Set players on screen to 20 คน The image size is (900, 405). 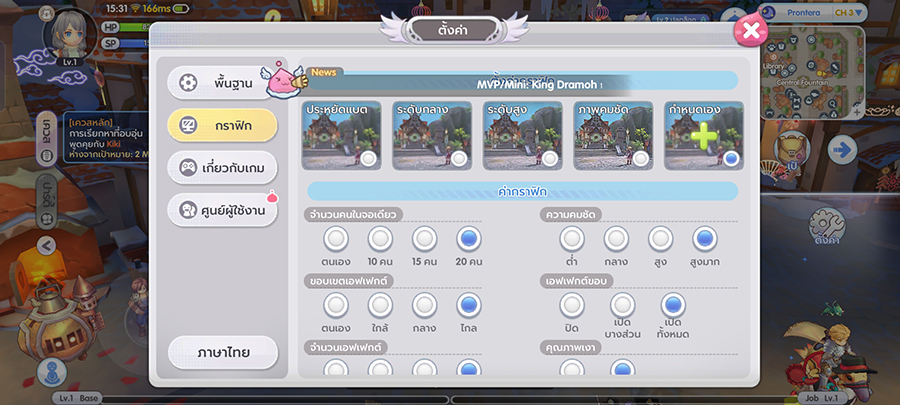click(x=469, y=238)
